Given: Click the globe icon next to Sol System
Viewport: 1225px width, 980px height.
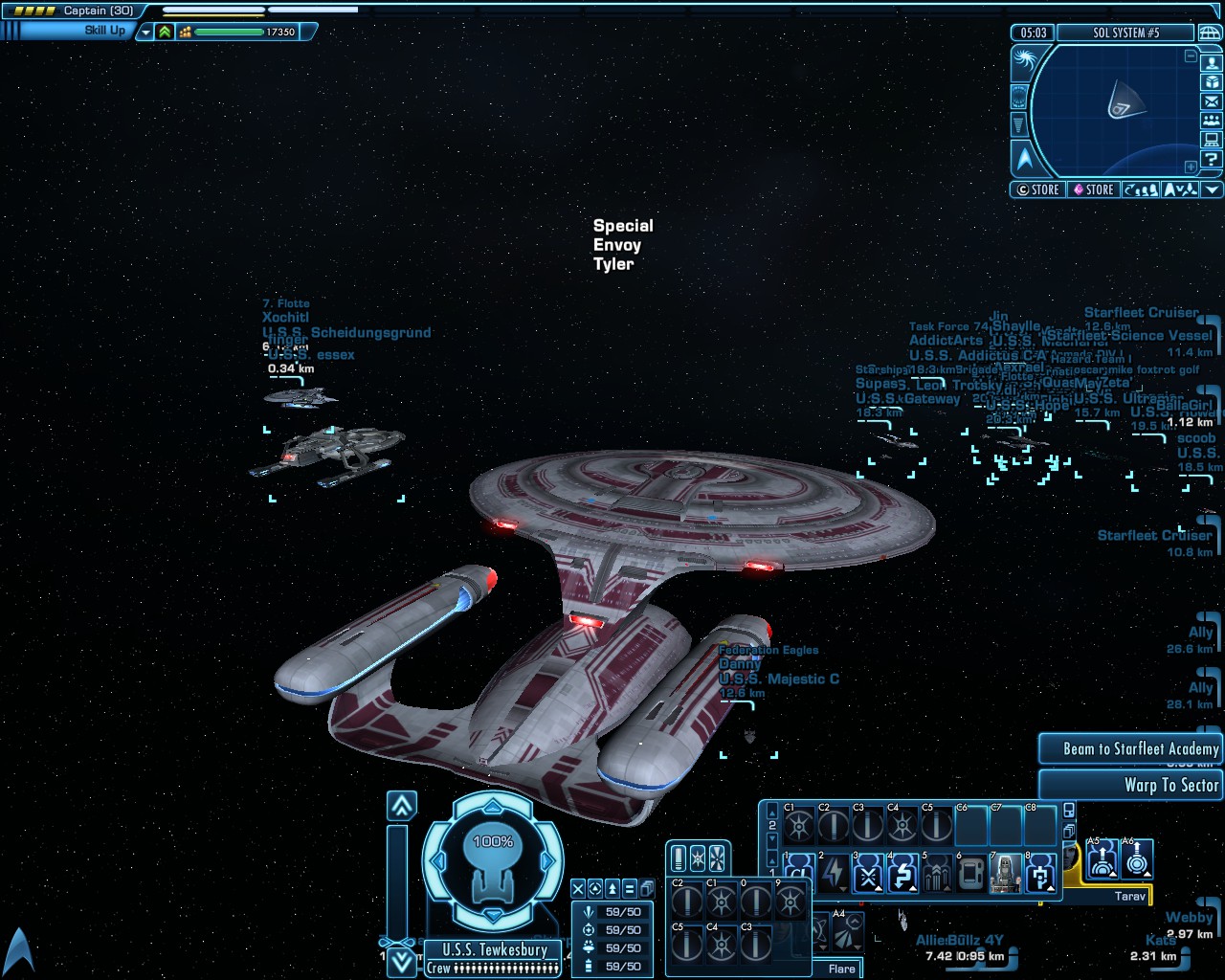Looking at the screenshot, I should (x=1209, y=33).
